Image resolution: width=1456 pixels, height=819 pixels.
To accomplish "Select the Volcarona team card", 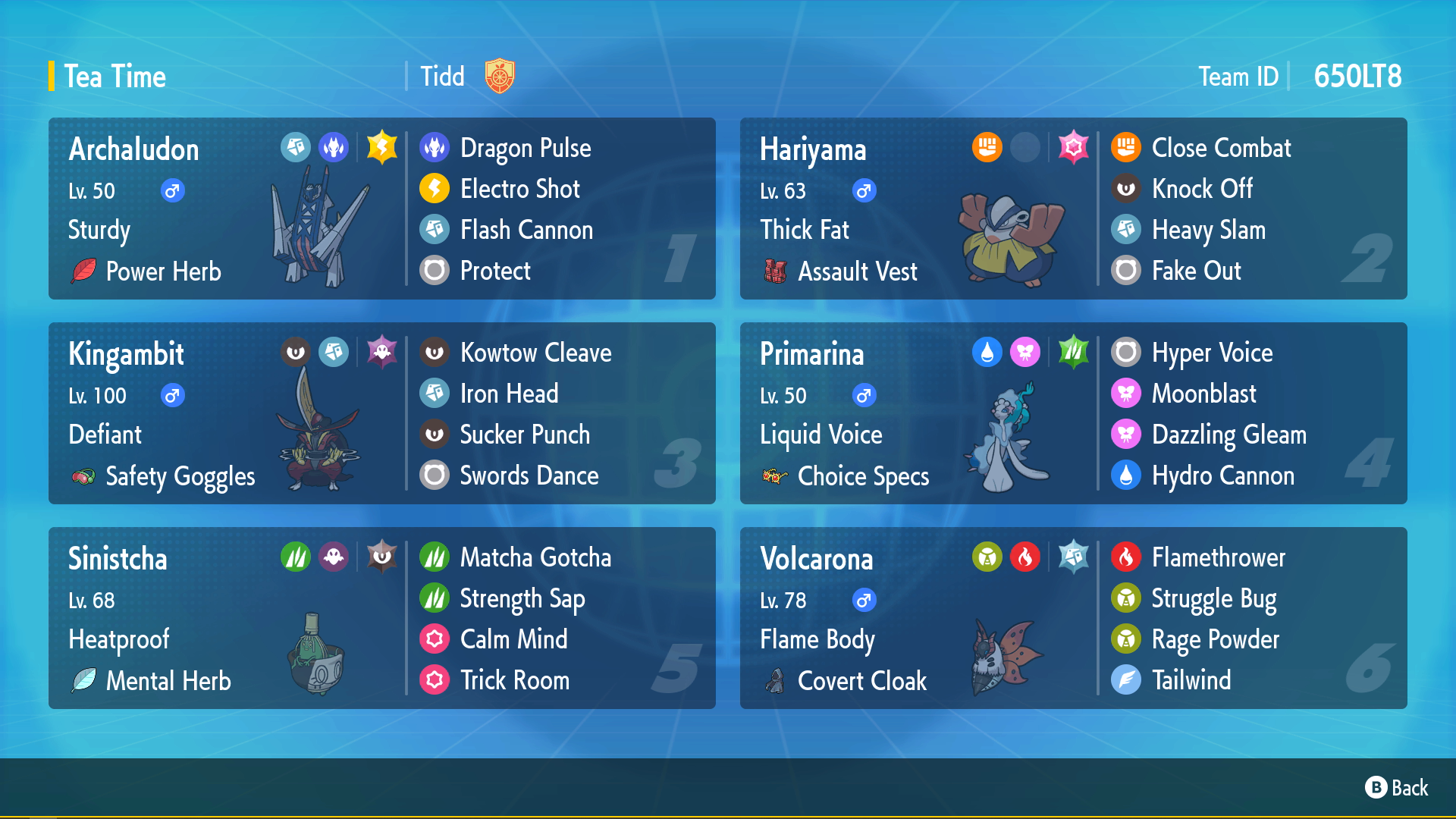I will point(1073,618).
